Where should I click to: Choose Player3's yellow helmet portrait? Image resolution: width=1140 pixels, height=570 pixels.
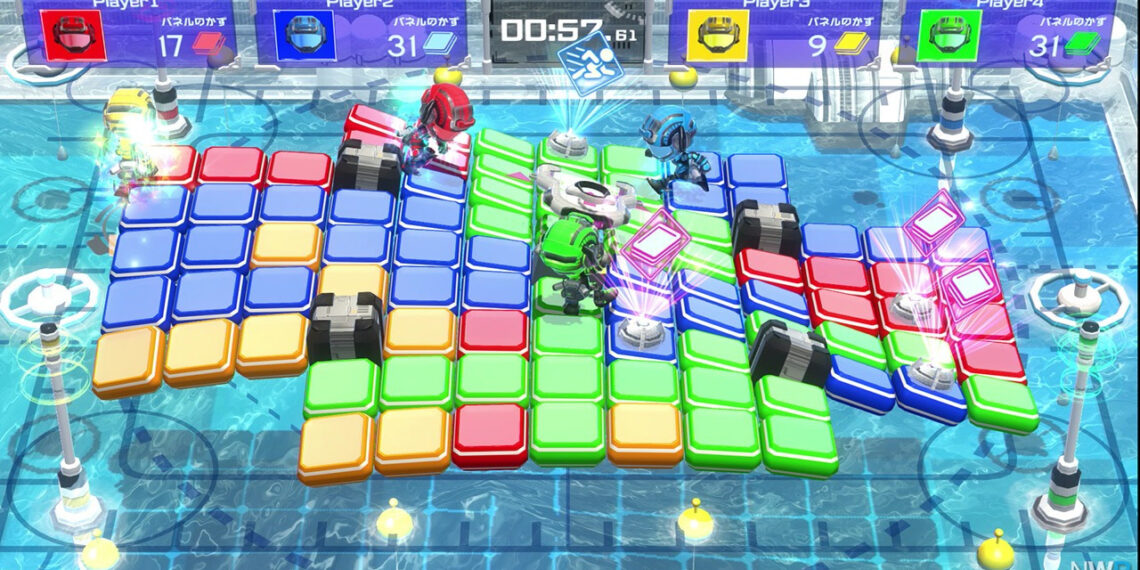coord(718,35)
